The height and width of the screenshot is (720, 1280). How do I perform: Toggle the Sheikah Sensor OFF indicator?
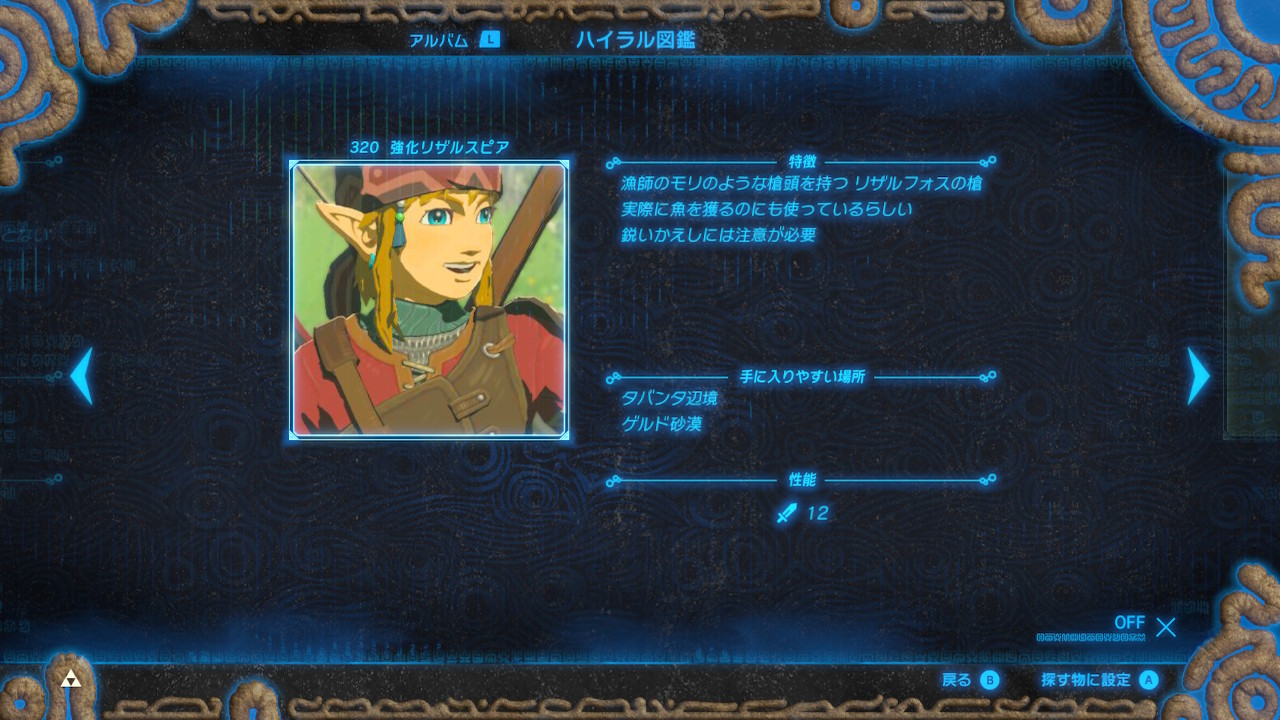(1130, 623)
